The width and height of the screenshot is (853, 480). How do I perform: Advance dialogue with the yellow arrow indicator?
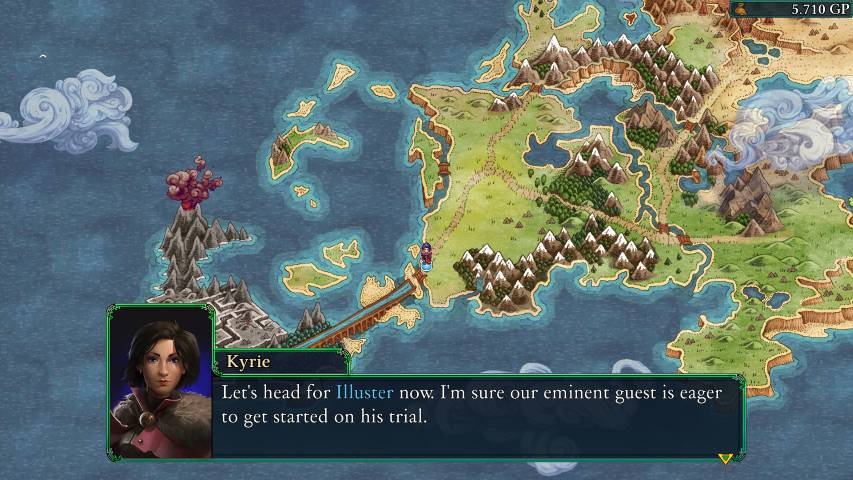coord(725,458)
